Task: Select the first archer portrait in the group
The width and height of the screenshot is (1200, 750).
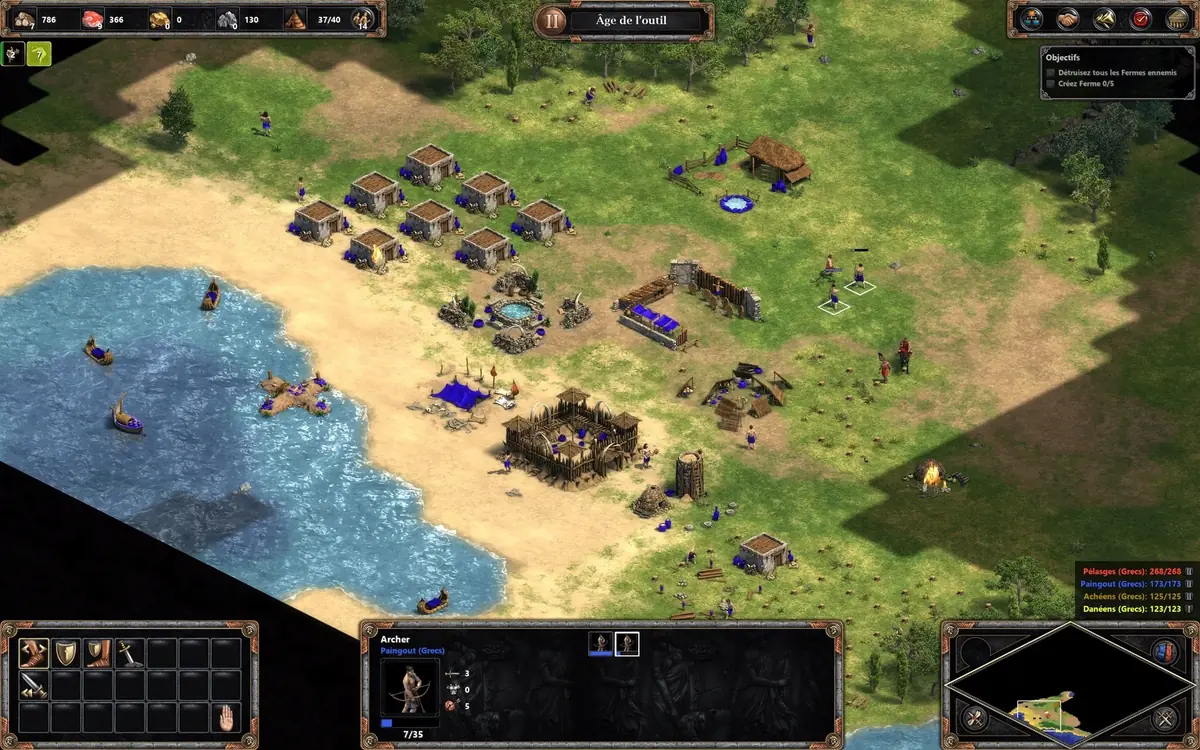Action: click(x=600, y=644)
